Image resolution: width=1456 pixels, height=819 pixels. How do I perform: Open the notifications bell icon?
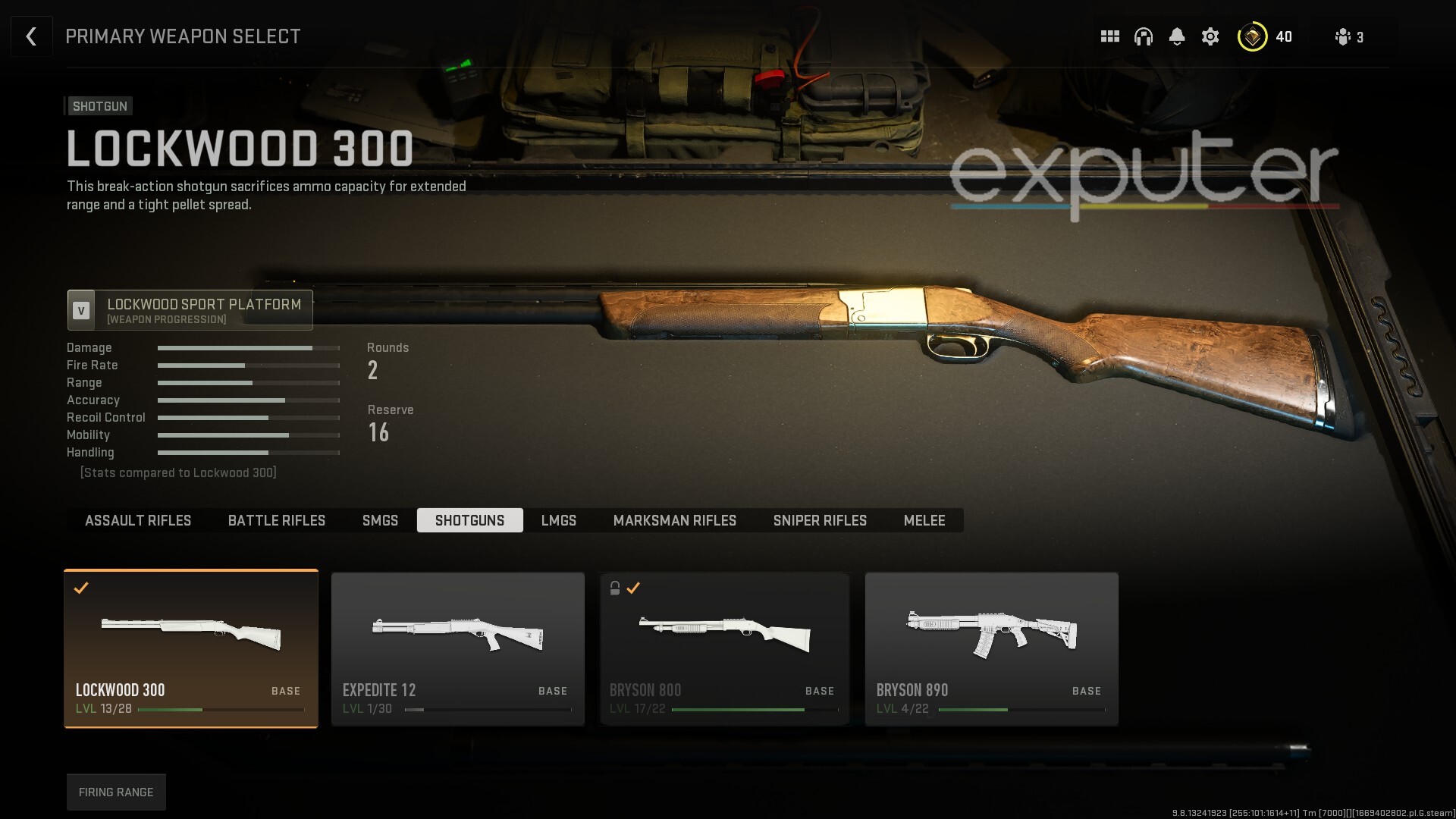[x=1177, y=36]
